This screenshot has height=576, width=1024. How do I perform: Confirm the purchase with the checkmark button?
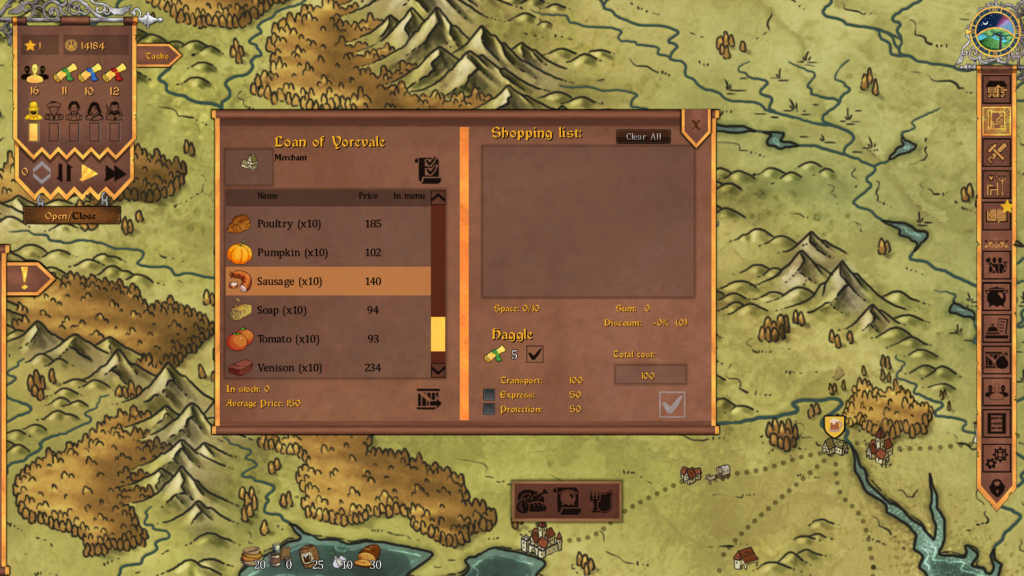(x=672, y=404)
